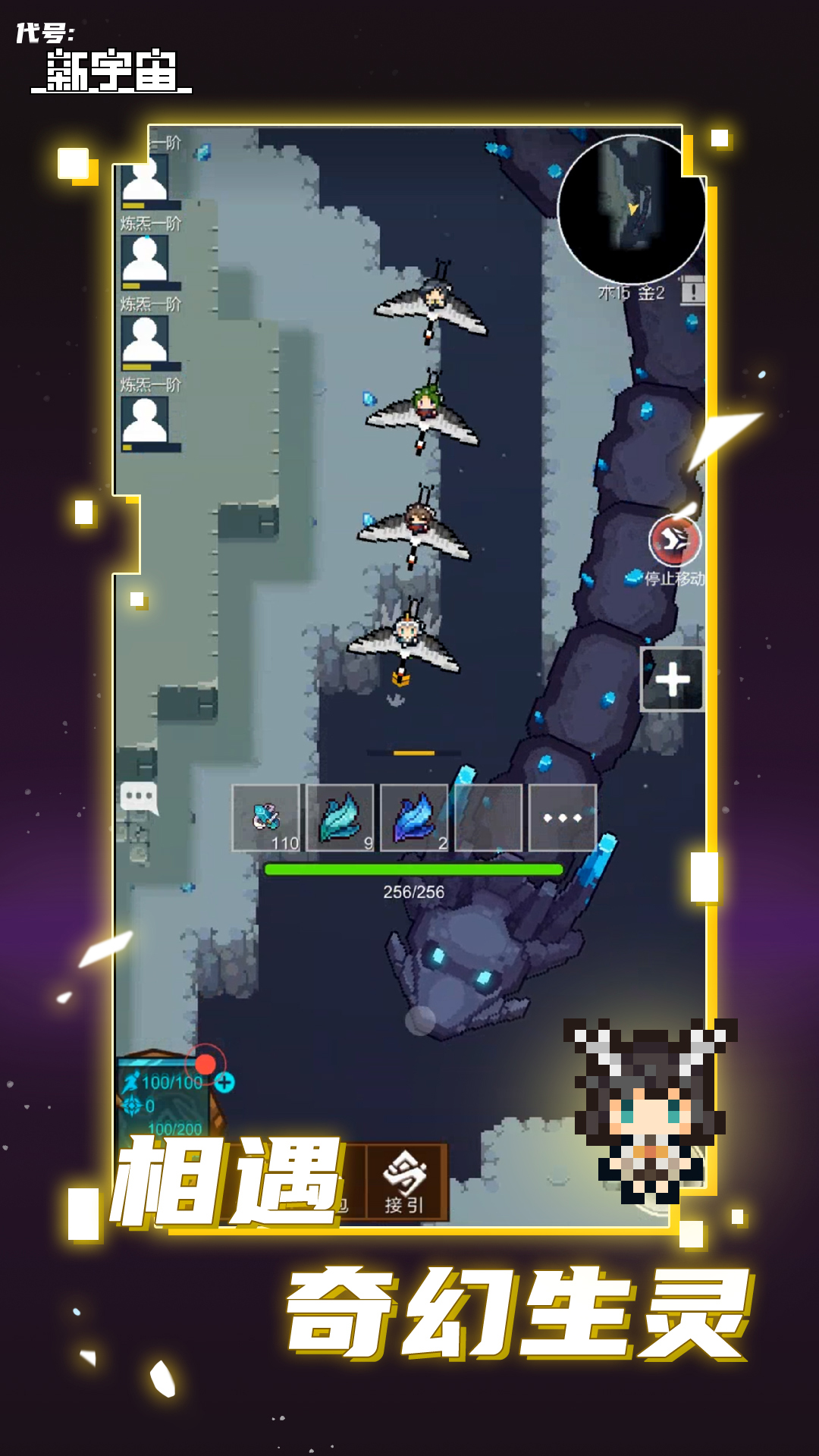Open the three-dot more items slot
Image resolution: width=819 pixels, height=1456 pixels.
coord(562,817)
